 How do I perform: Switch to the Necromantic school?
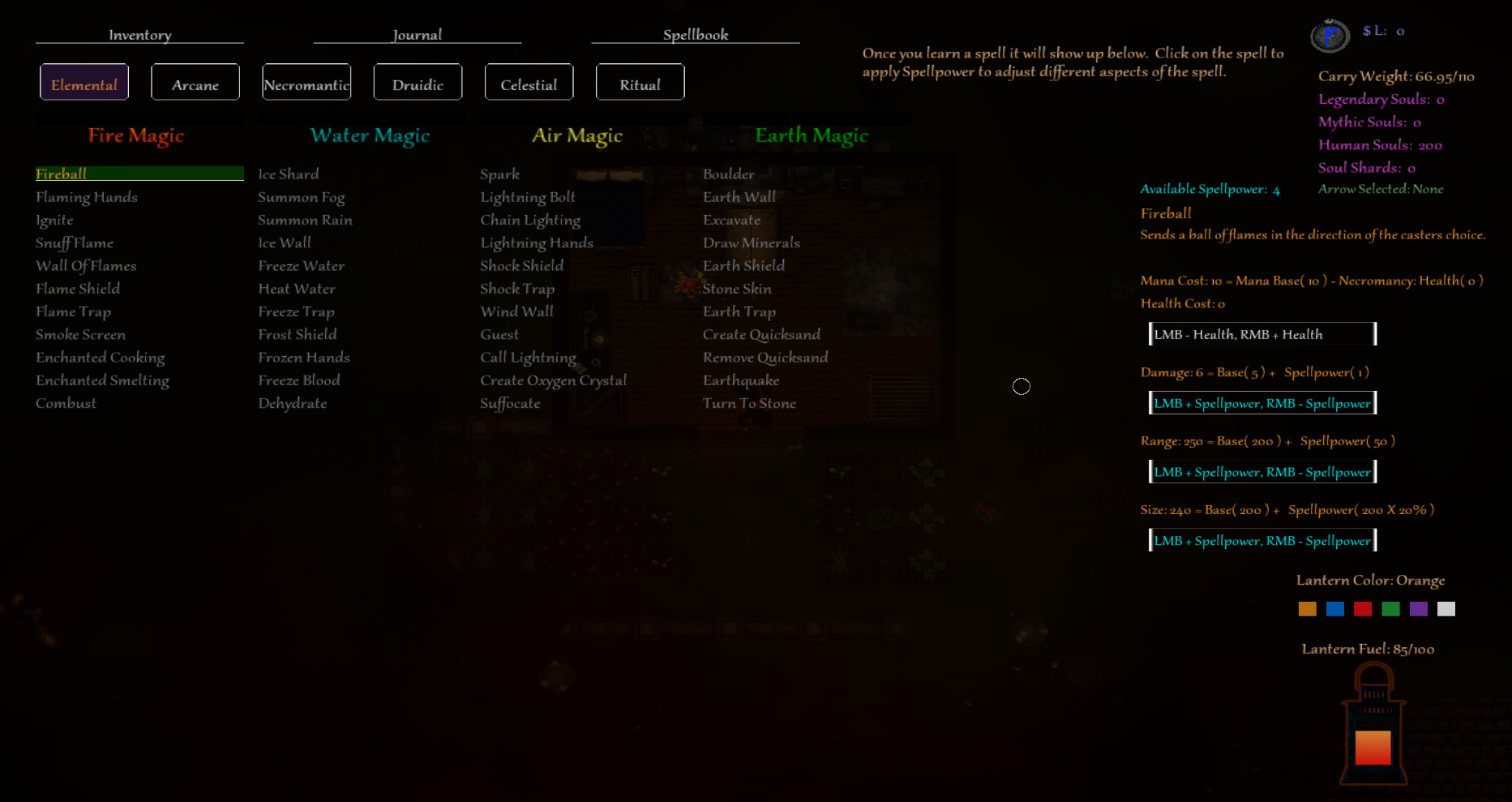coord(306,82)
